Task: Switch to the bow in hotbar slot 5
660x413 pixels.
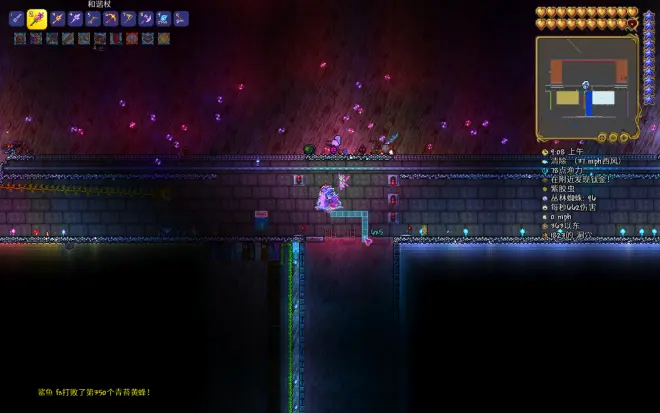Action: [x=93, y=18]
